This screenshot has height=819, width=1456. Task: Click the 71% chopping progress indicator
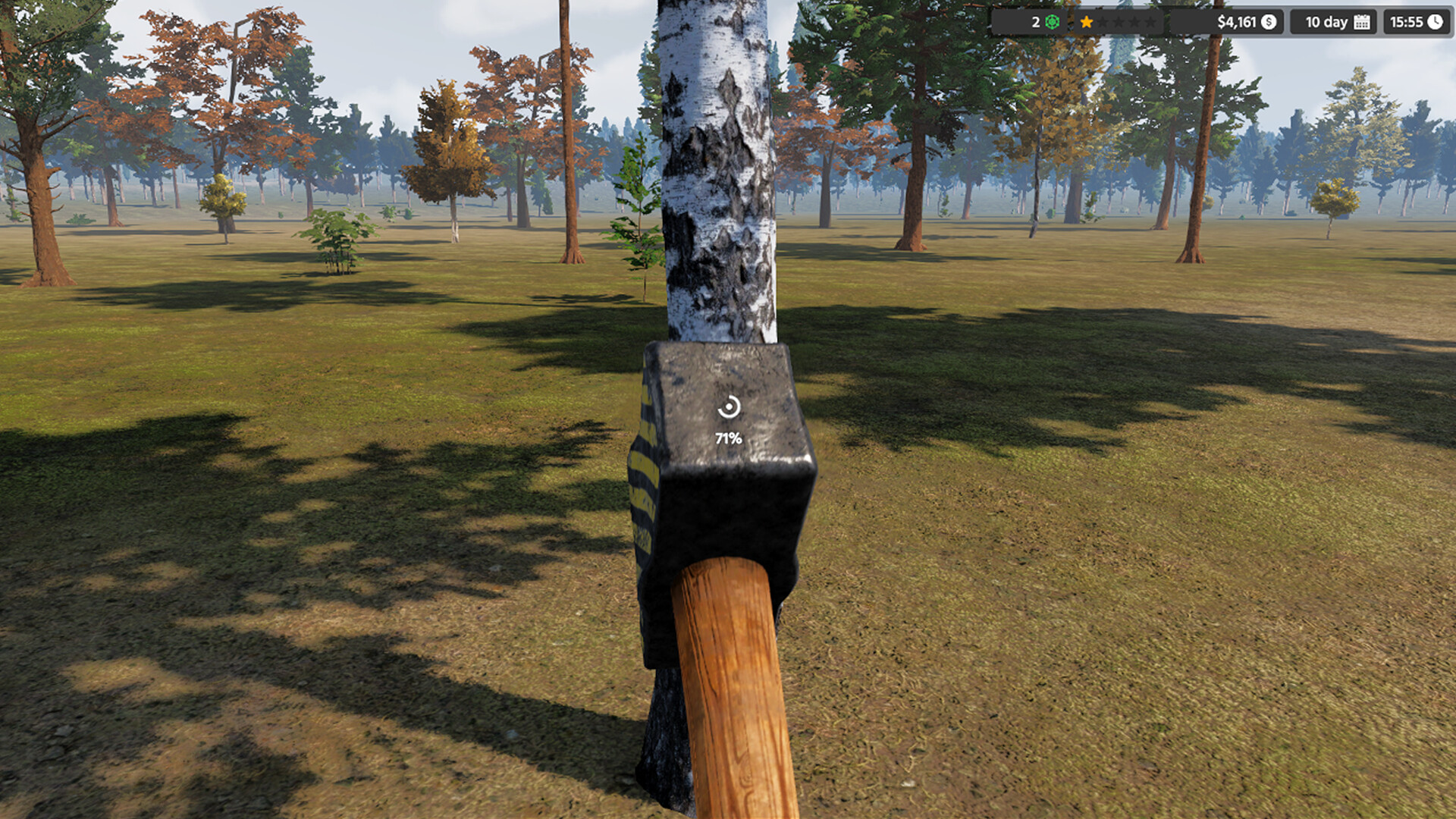click(x=728, y=437)
